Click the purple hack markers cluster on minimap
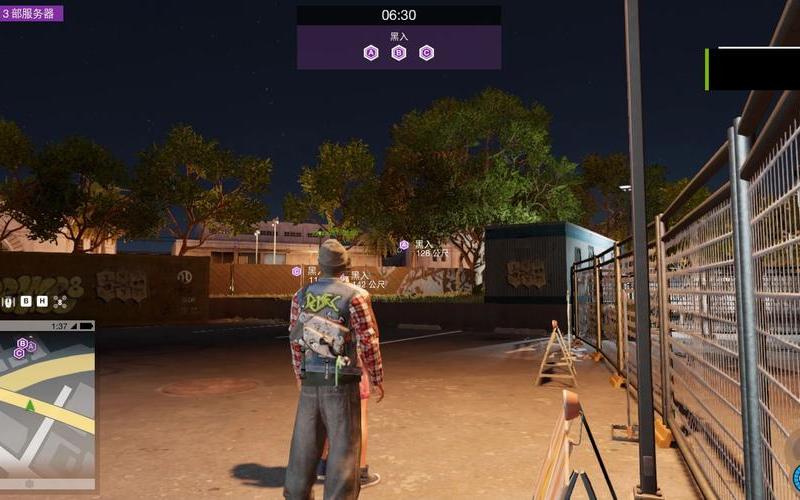 coord(24,347)
